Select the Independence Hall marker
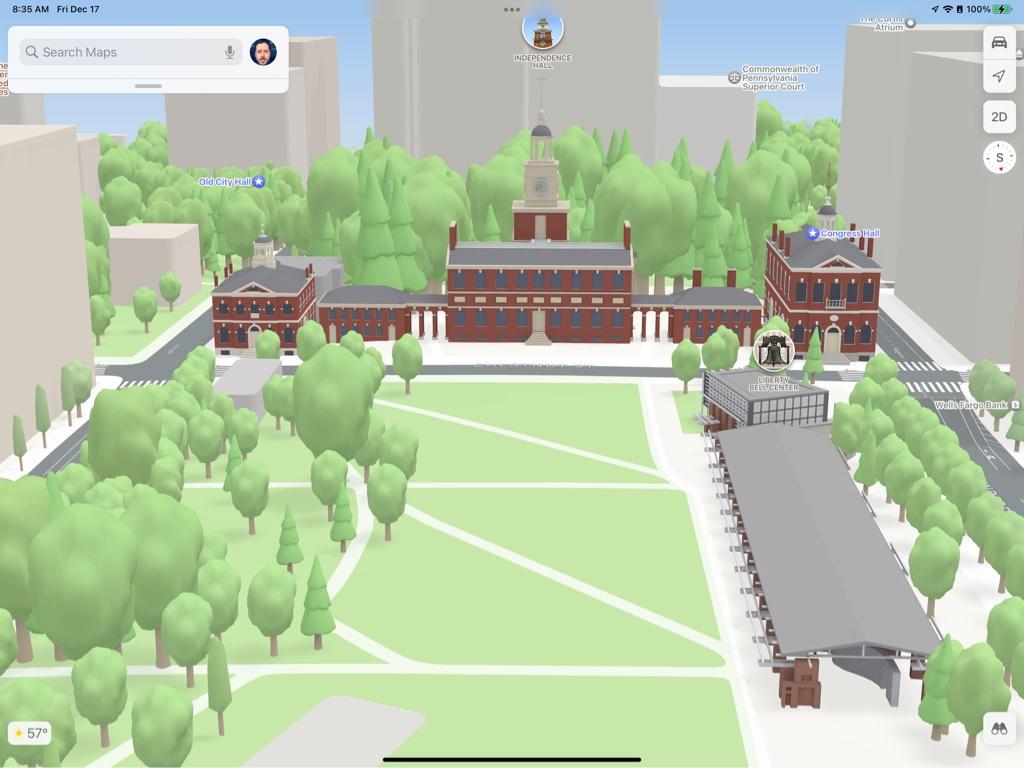 [x=542, y=32]
